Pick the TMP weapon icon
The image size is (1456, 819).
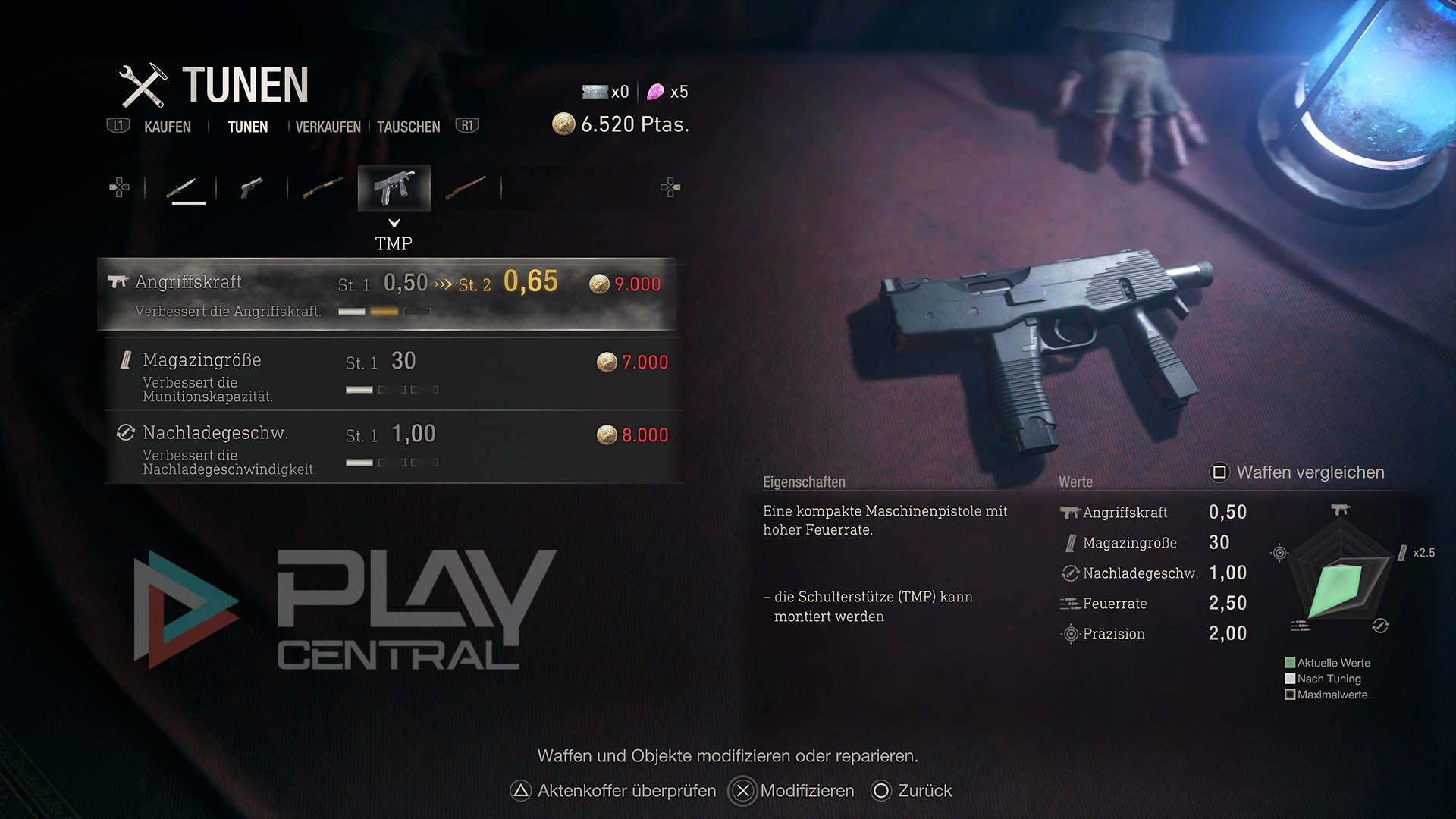coord(394,187)
